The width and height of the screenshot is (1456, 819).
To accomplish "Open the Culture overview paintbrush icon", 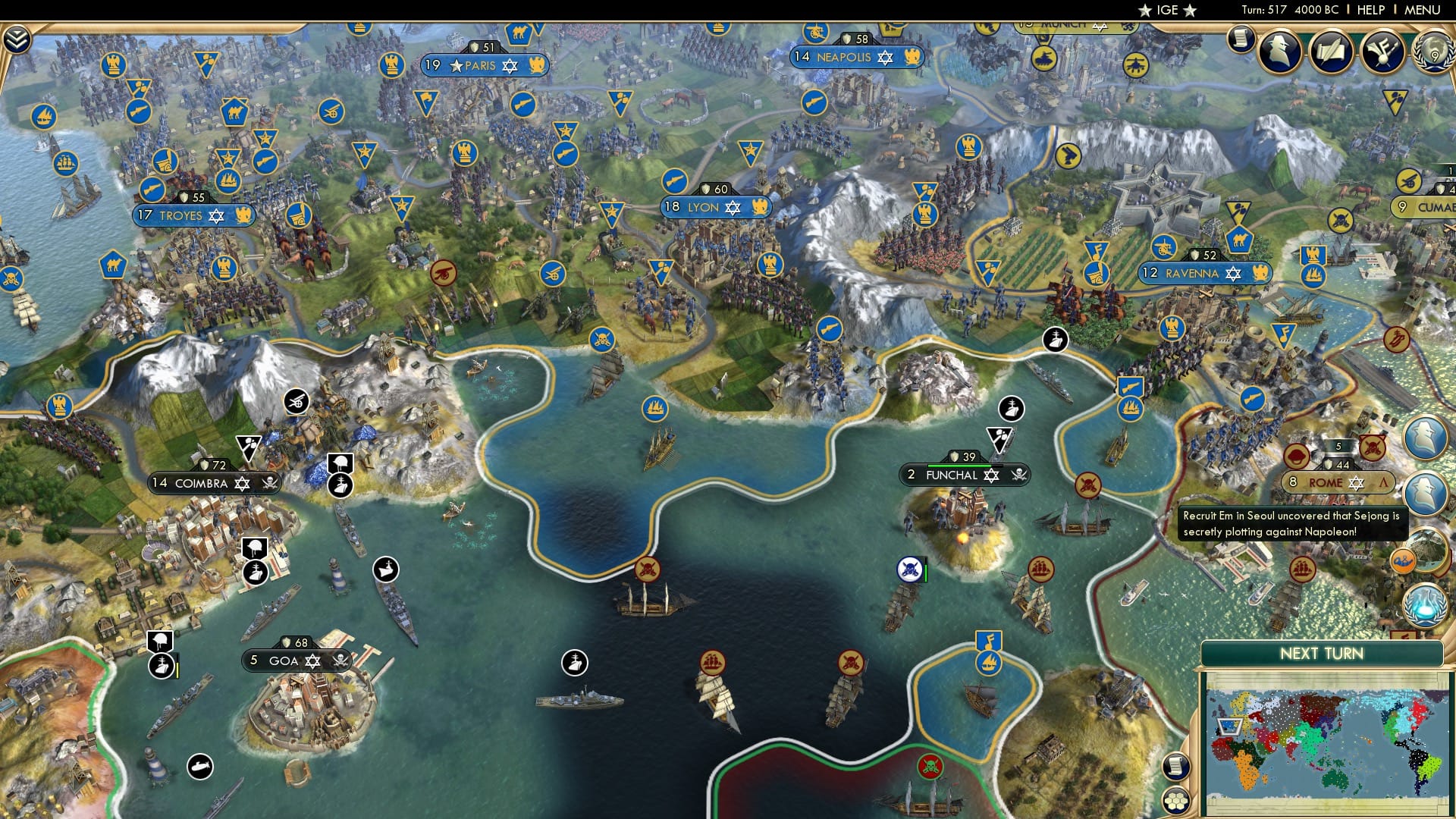I will pos(1382,53).
